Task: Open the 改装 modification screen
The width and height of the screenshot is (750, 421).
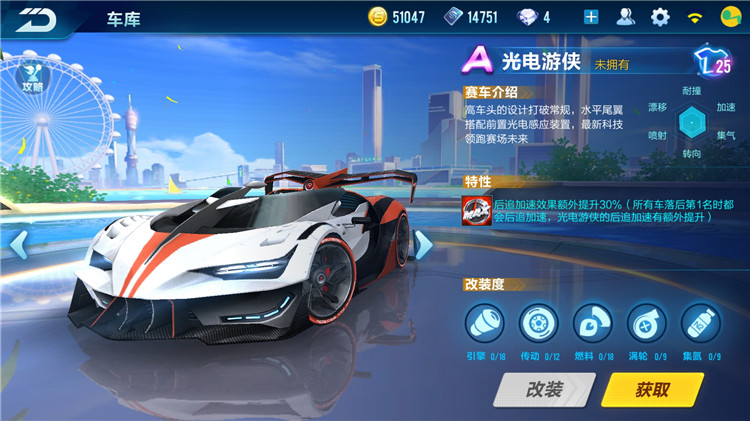Action: coord(544,390)
